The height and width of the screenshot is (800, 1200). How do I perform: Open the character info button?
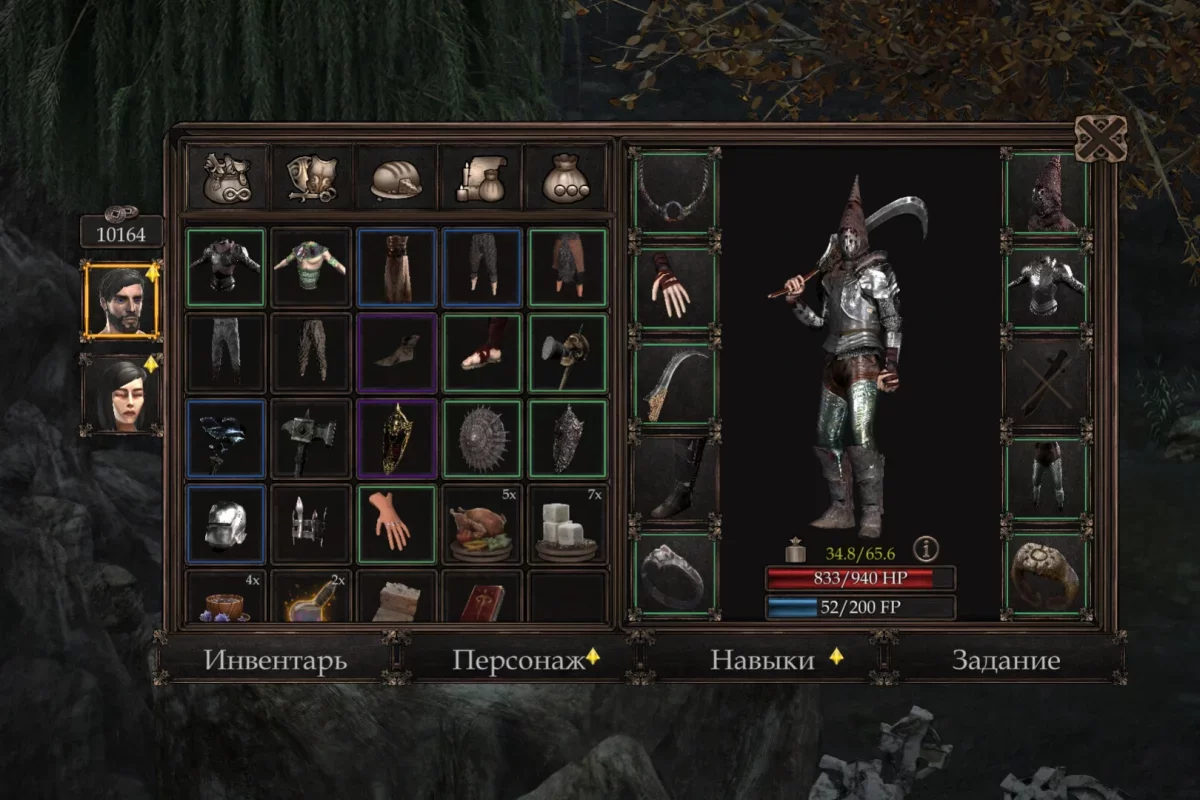(x=927, y=548)
